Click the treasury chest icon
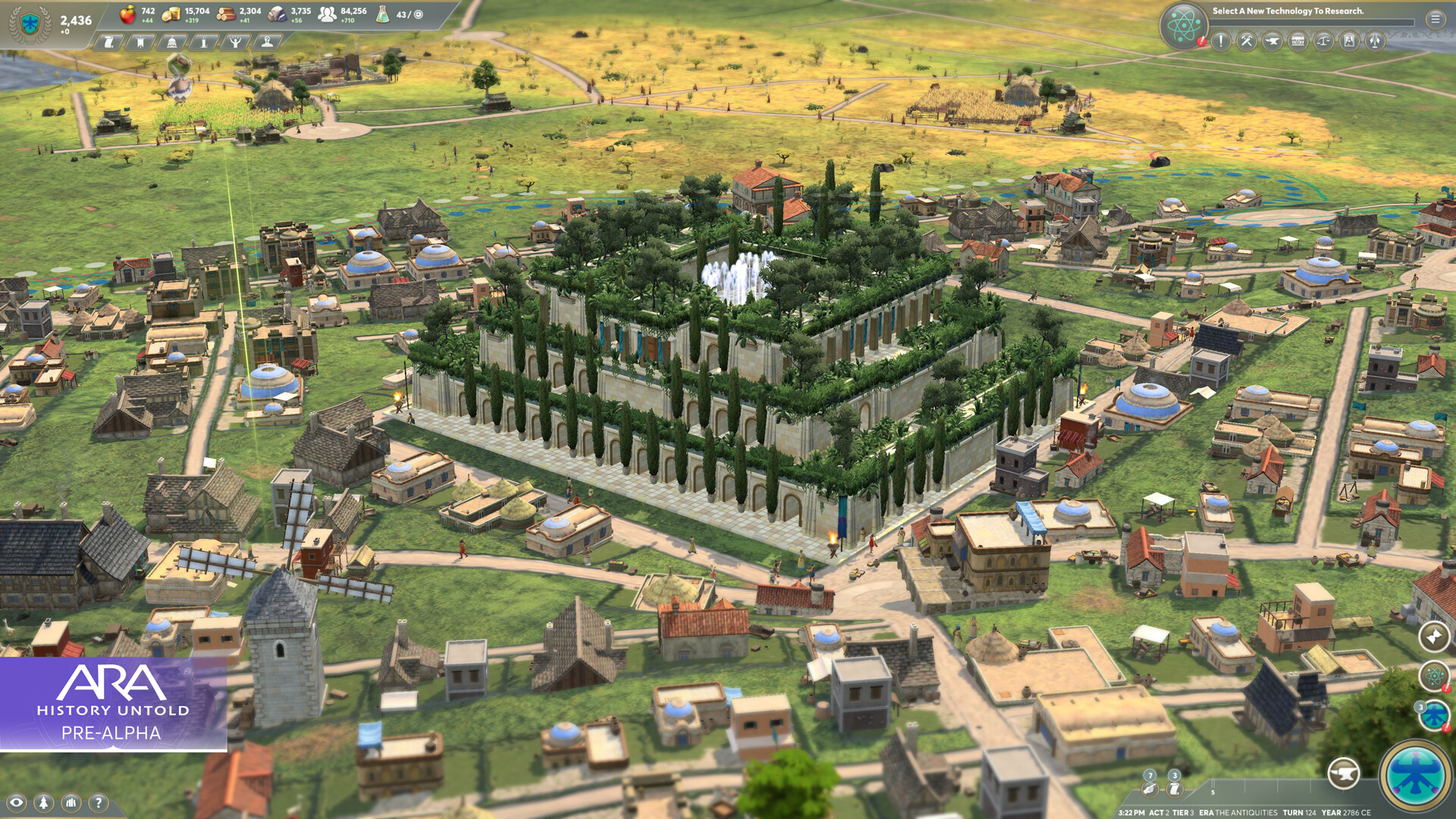 click(1298, 41)
